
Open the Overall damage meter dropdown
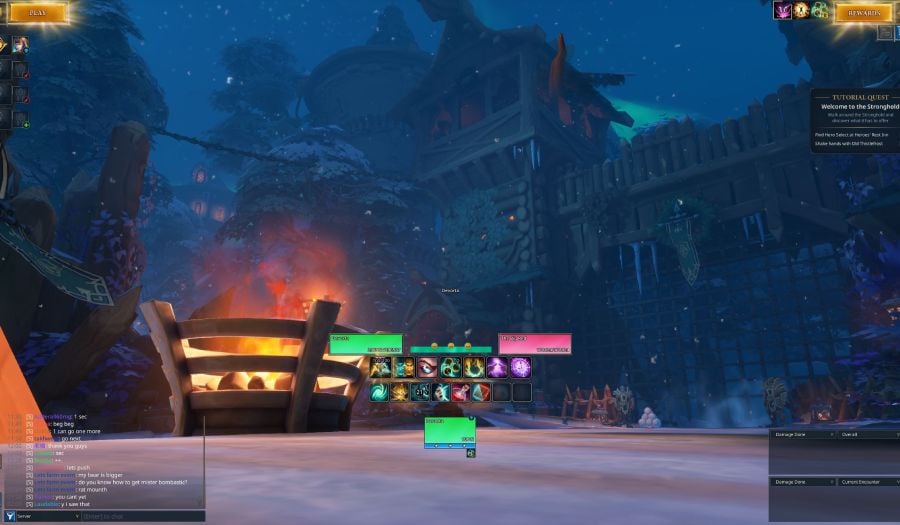[x=866, y=435]
